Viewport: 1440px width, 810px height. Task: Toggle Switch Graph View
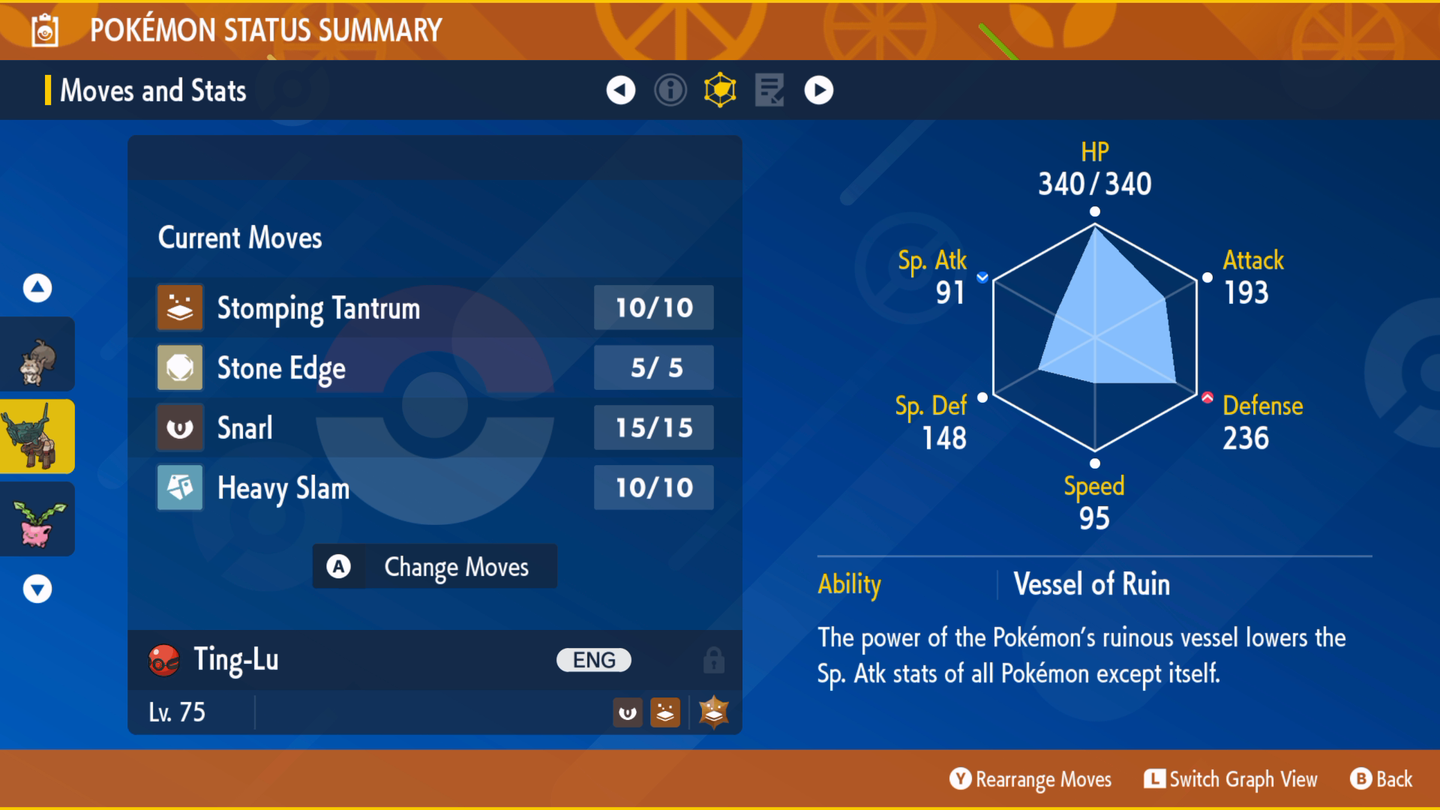click(1231, 779)
